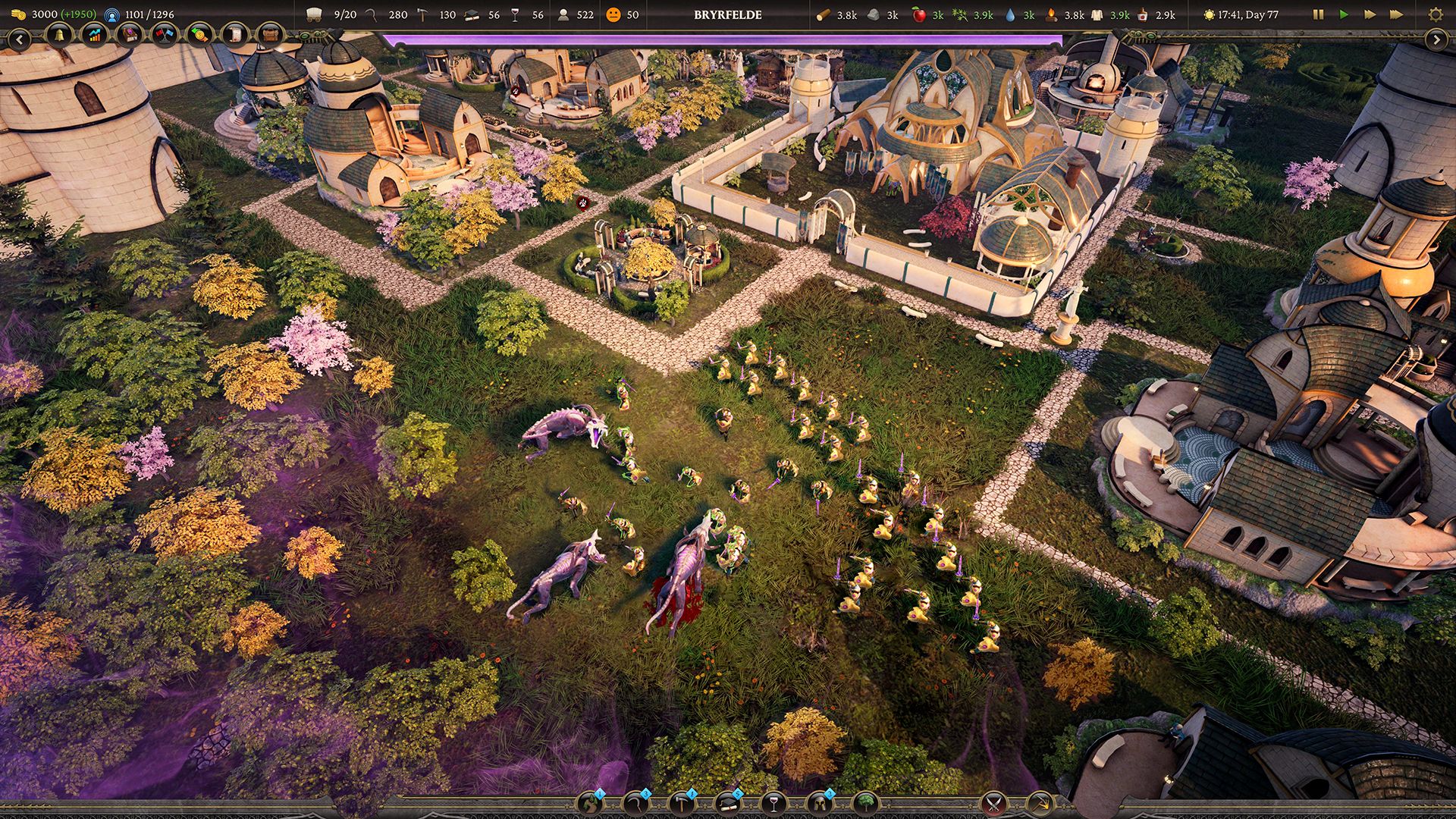Open the graduation cap build category
The width and height of the screenshot is (1456, 819).
coord(728,803)
